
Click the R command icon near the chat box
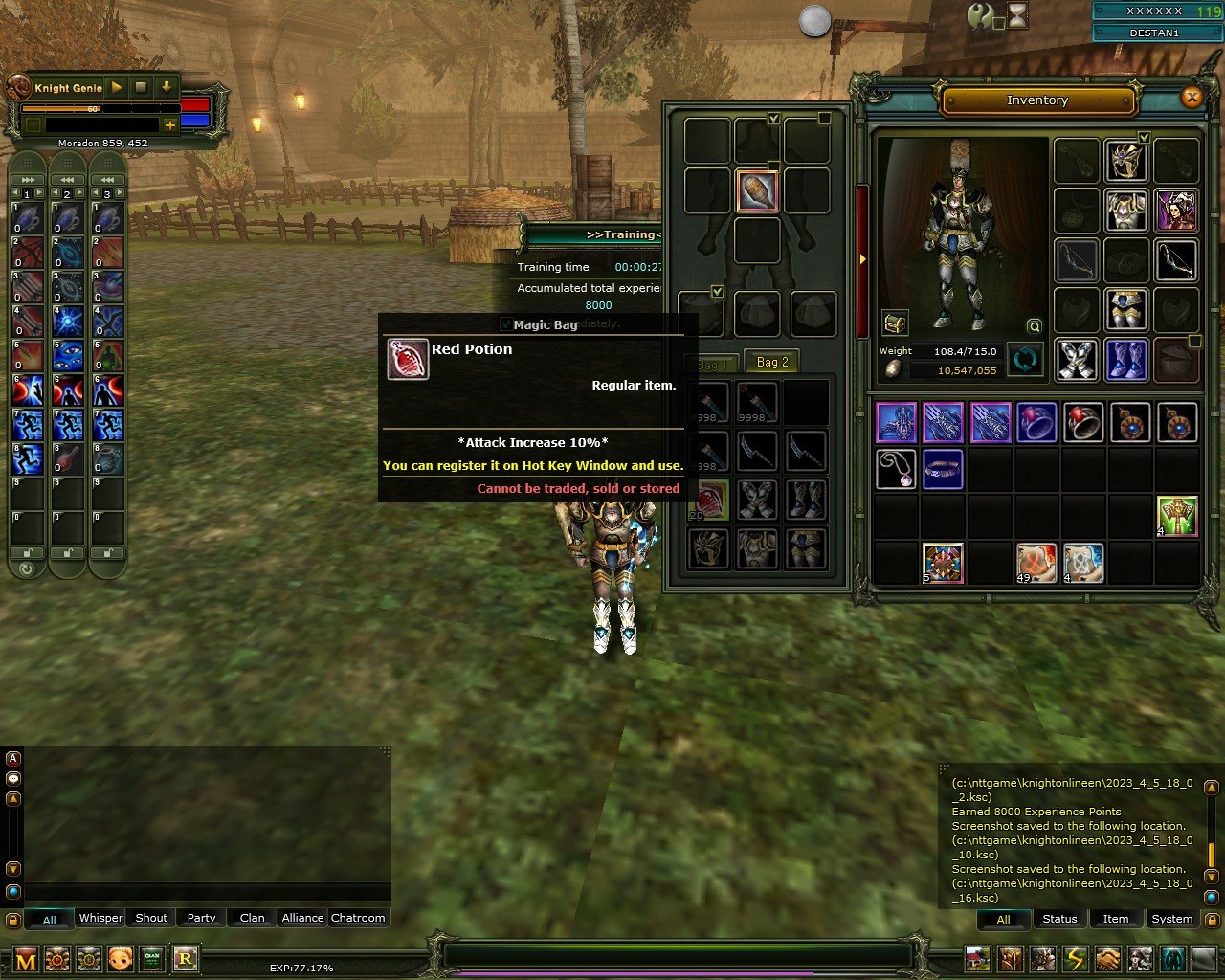[187, 959]
